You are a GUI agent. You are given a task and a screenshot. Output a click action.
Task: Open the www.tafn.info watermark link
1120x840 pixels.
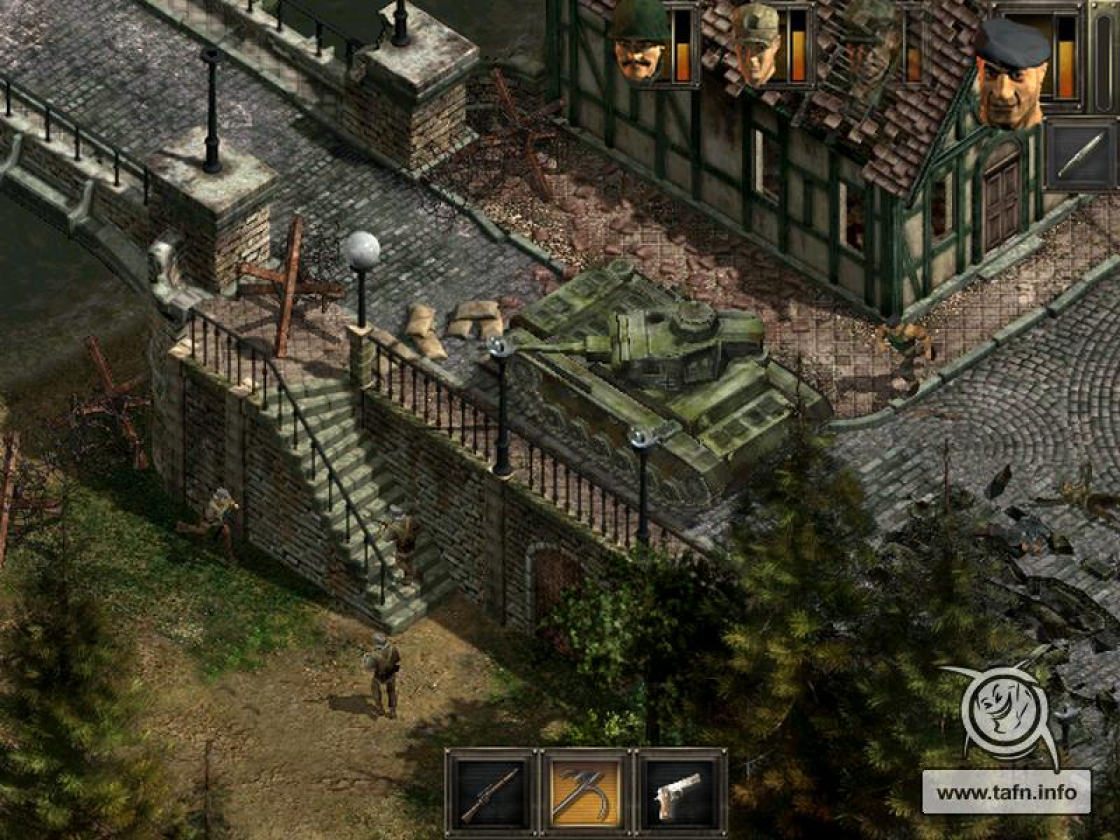(x=1006, y=792)
